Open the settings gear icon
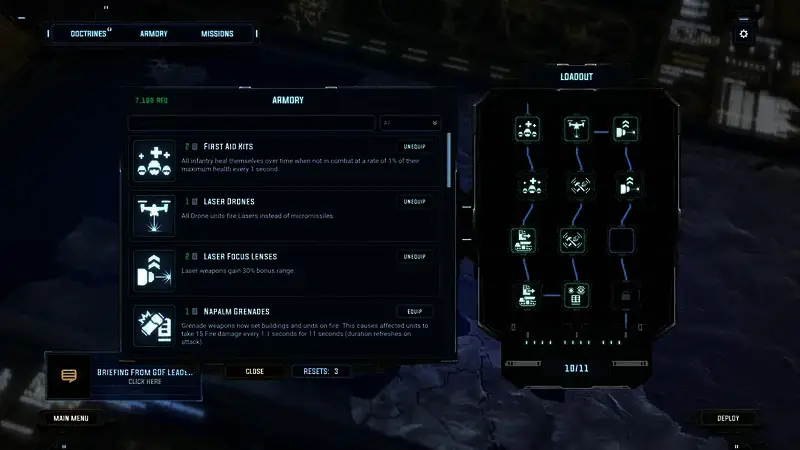 (x=743, y=34)
